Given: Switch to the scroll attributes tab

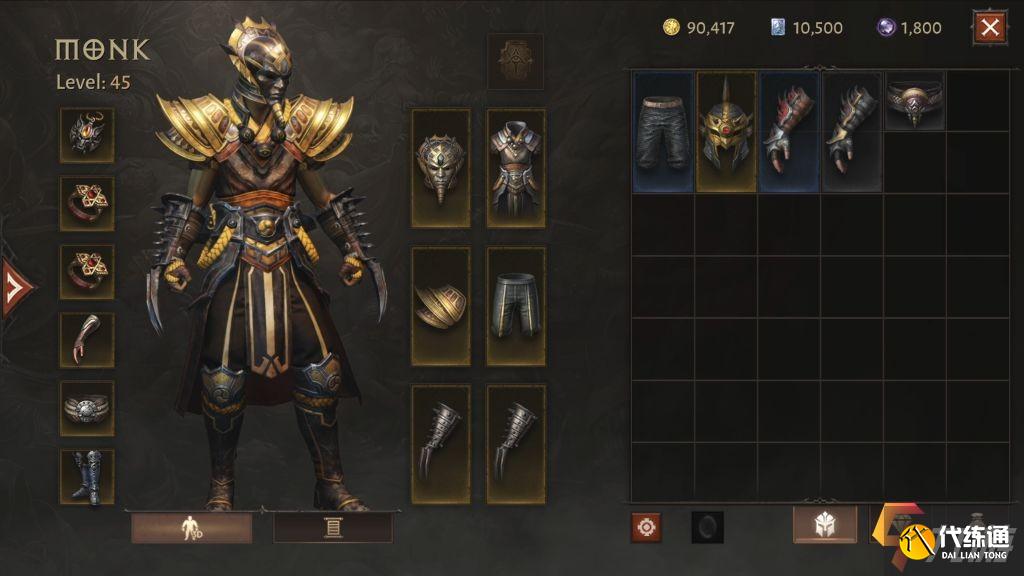Looking at the screenshot, I should pyautogui.click(x=333, y=527).
